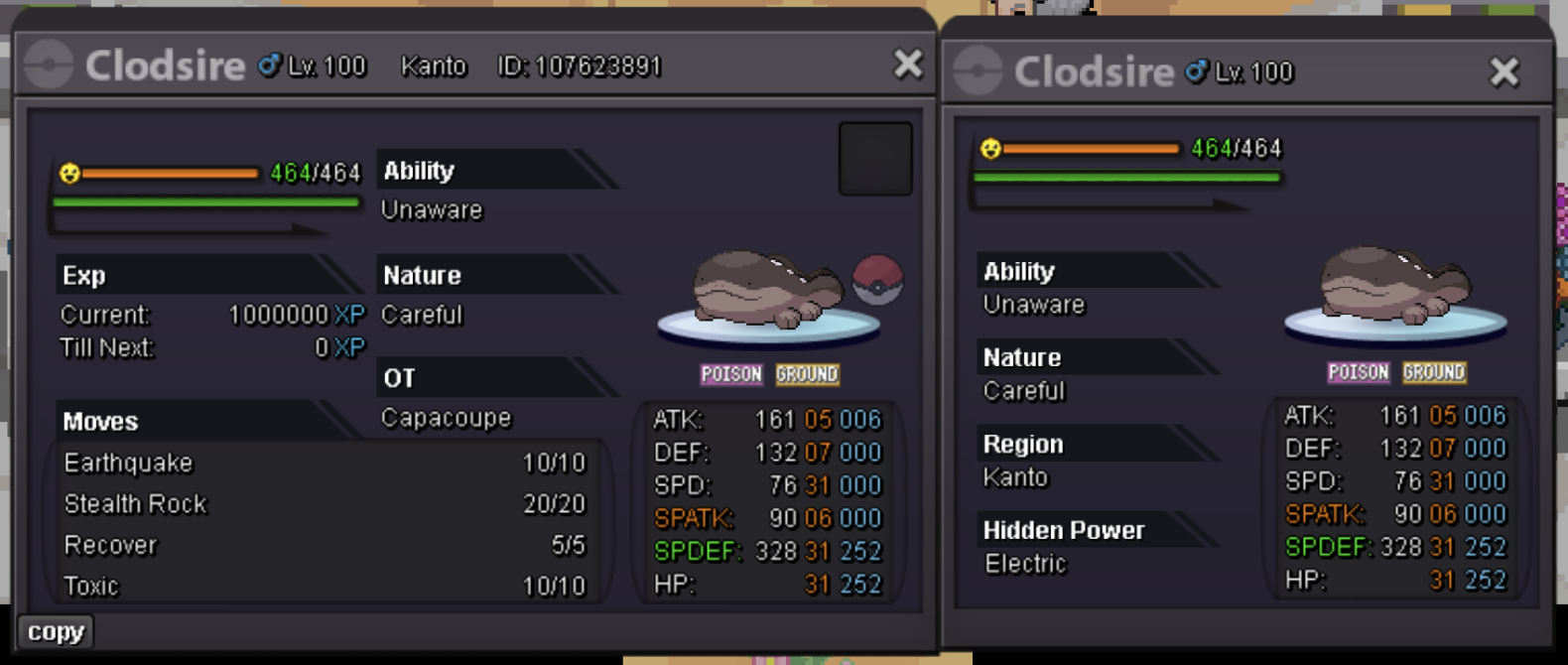
Task: Click the Poké Ball icon beside Clodsire
Action: pos(877,279)
